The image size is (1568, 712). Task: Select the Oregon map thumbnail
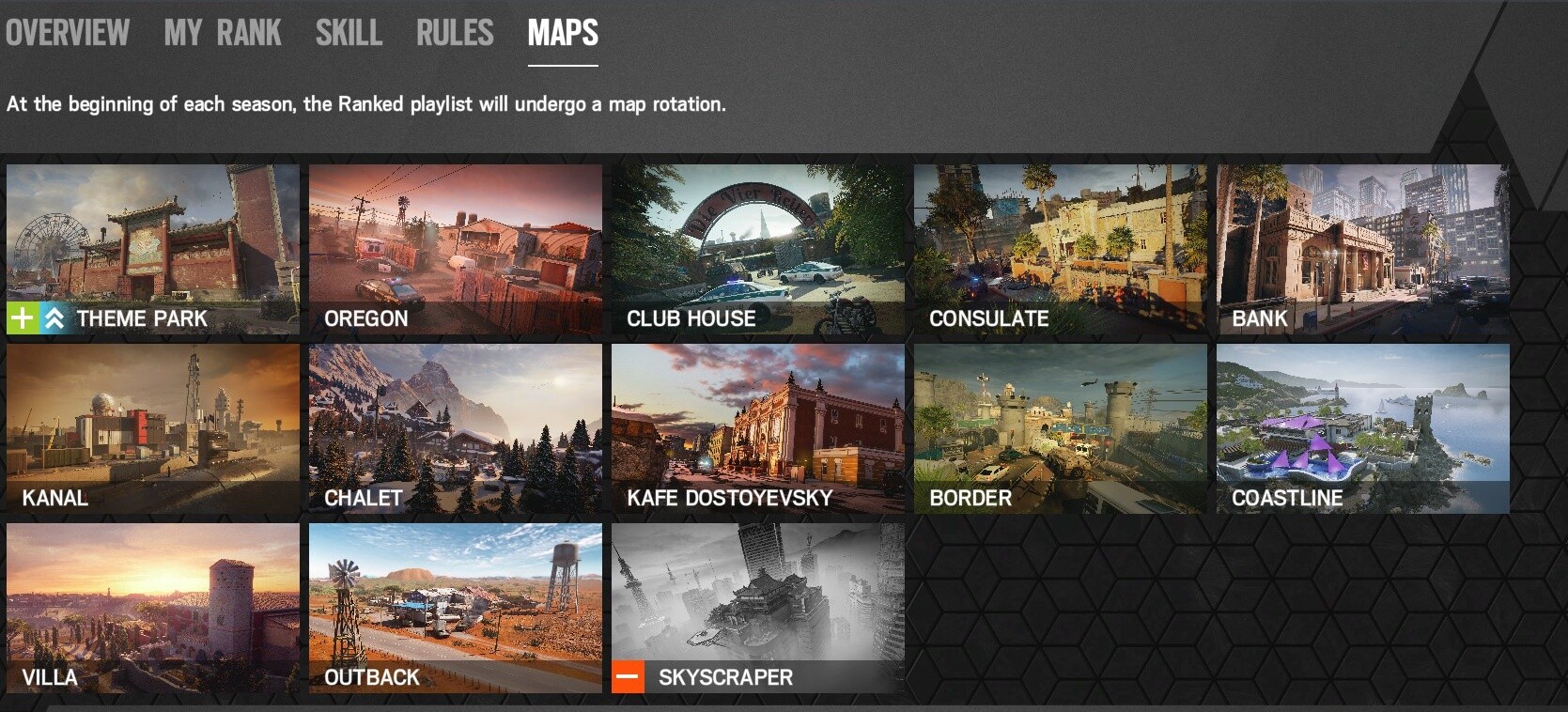[456, 249]
